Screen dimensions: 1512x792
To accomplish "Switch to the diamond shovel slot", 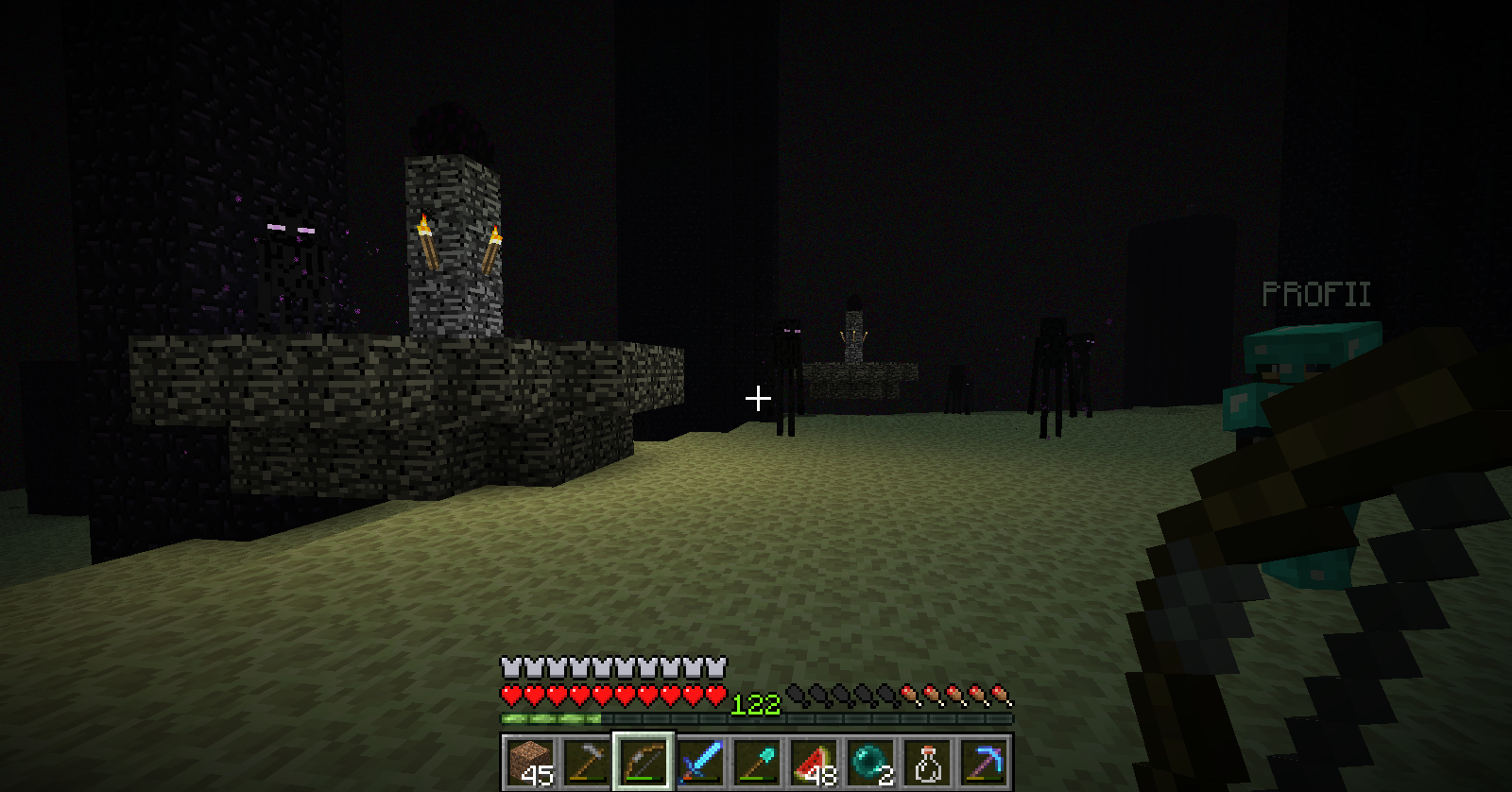I will point(757,762).
